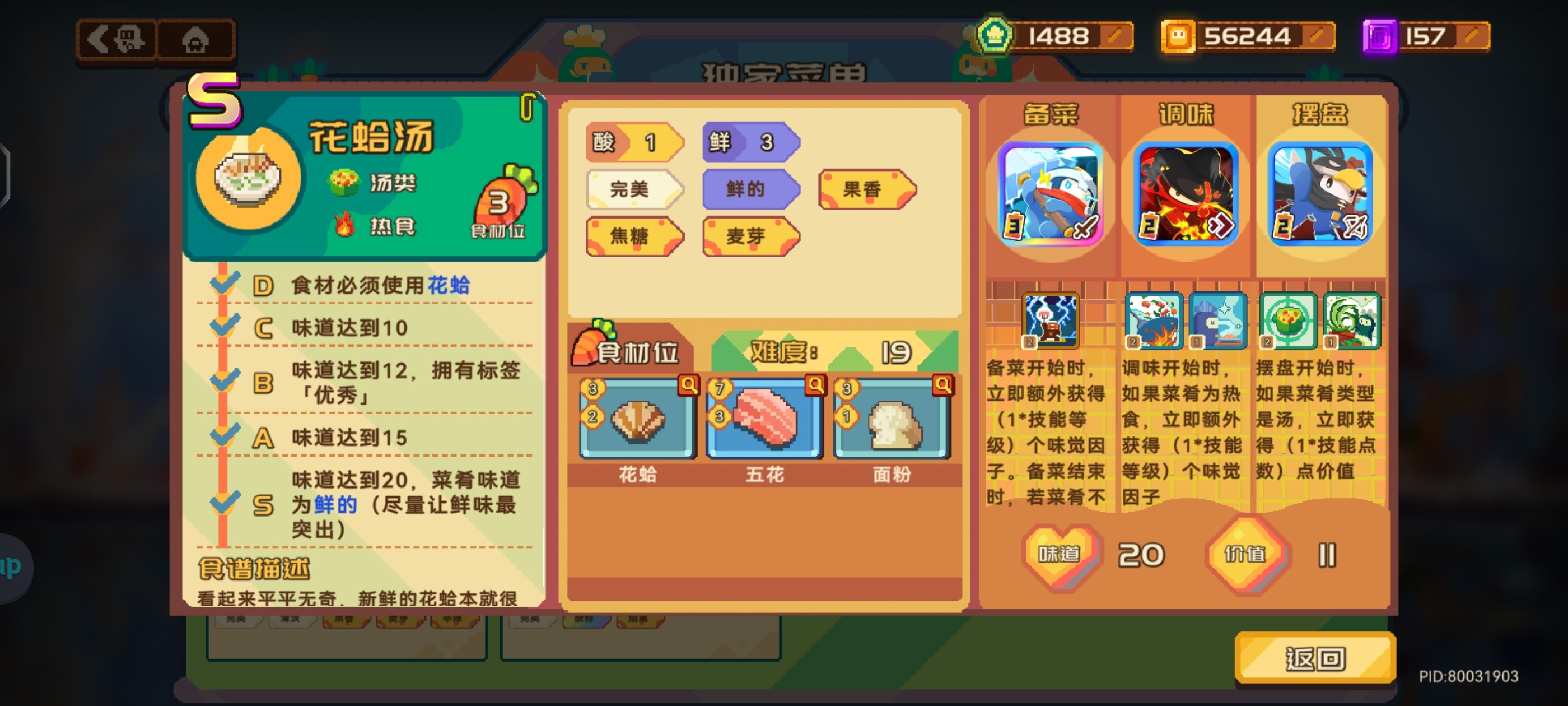Go back using the top-left back arrow

117,40
